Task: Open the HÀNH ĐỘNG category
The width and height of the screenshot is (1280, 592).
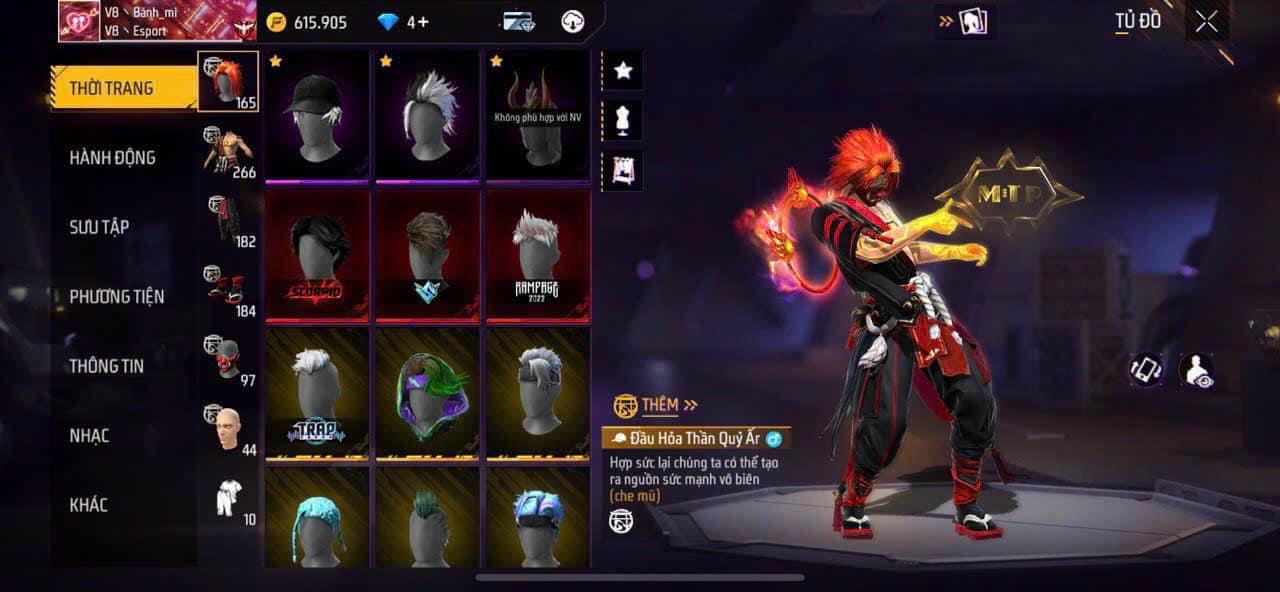Action: [x=112, y=158]
